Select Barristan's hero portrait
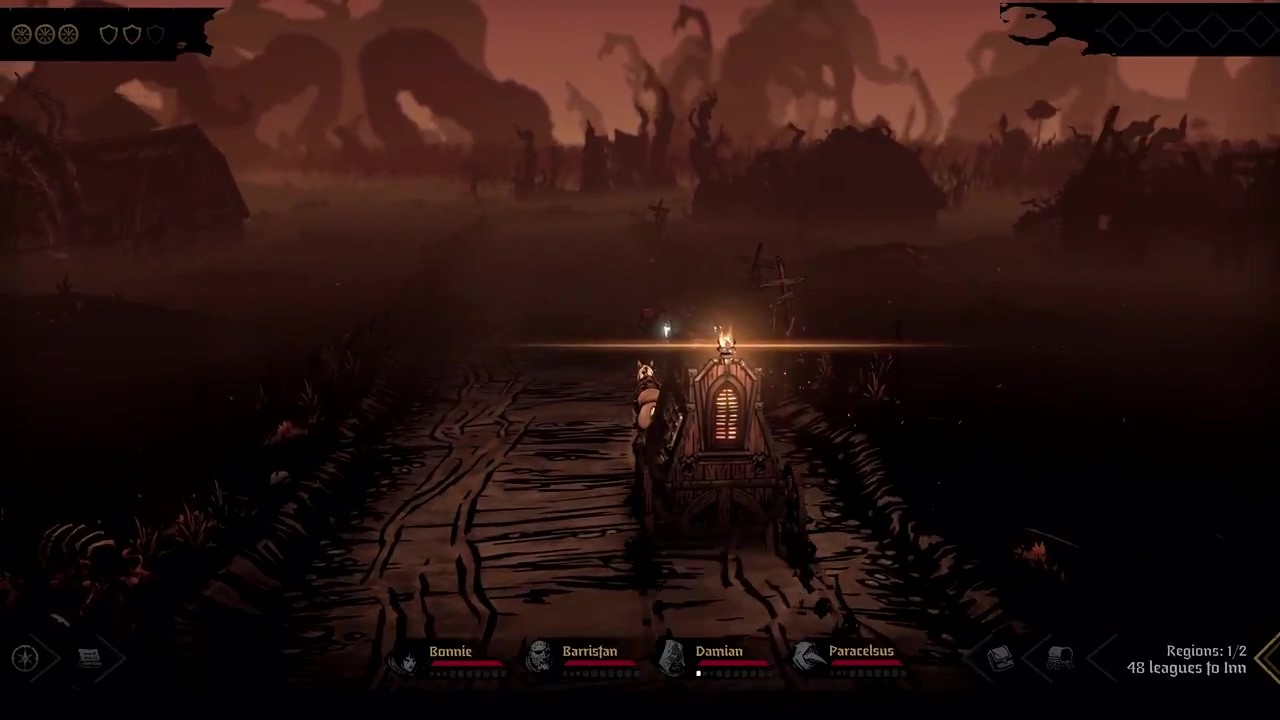This screenshot has height=720, width=1280. 539,657
